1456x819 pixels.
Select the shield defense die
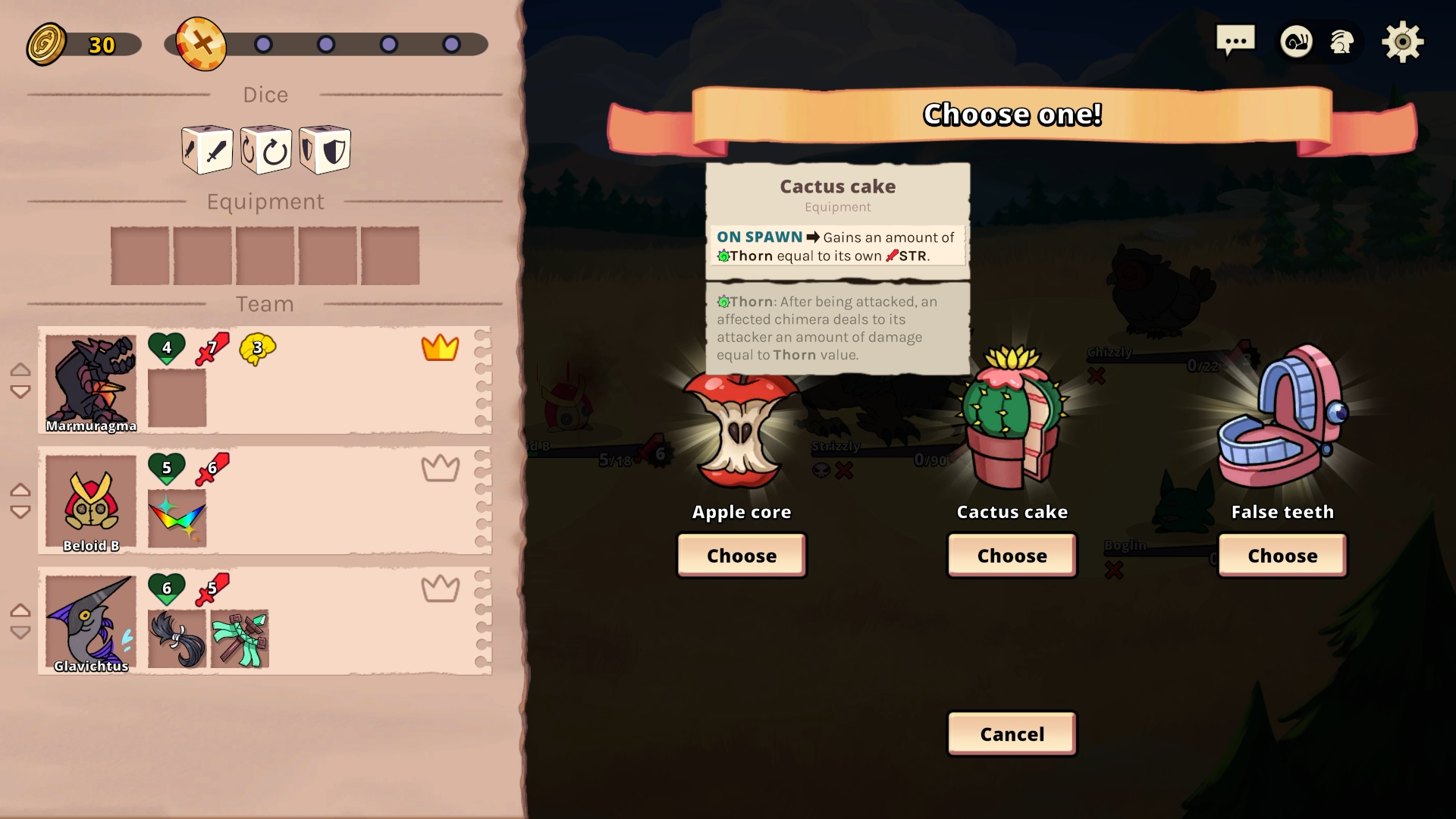pos(325,150)
